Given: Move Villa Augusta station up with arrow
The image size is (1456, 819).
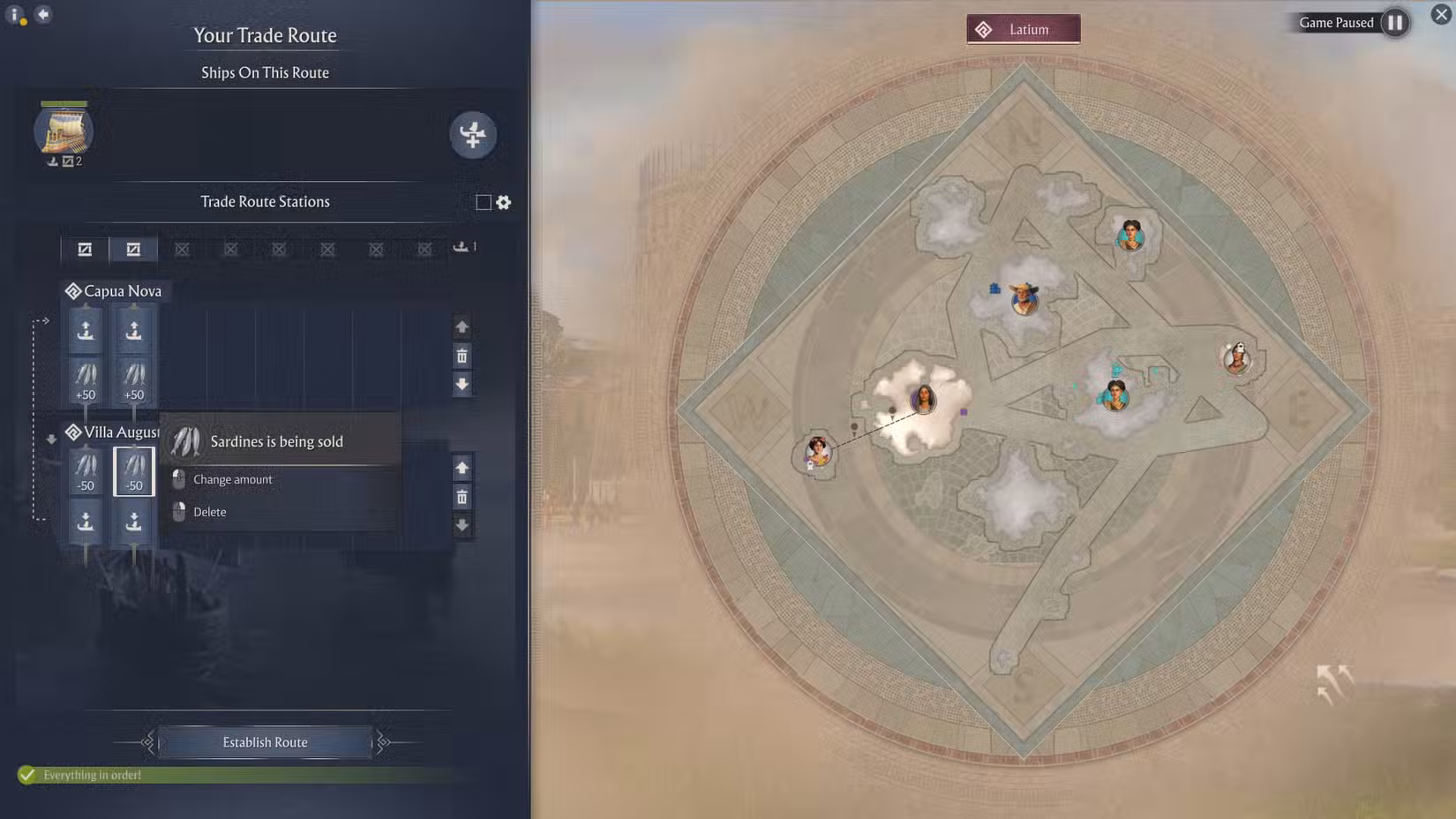Looking at the screenshot, I should click(462, 467).
